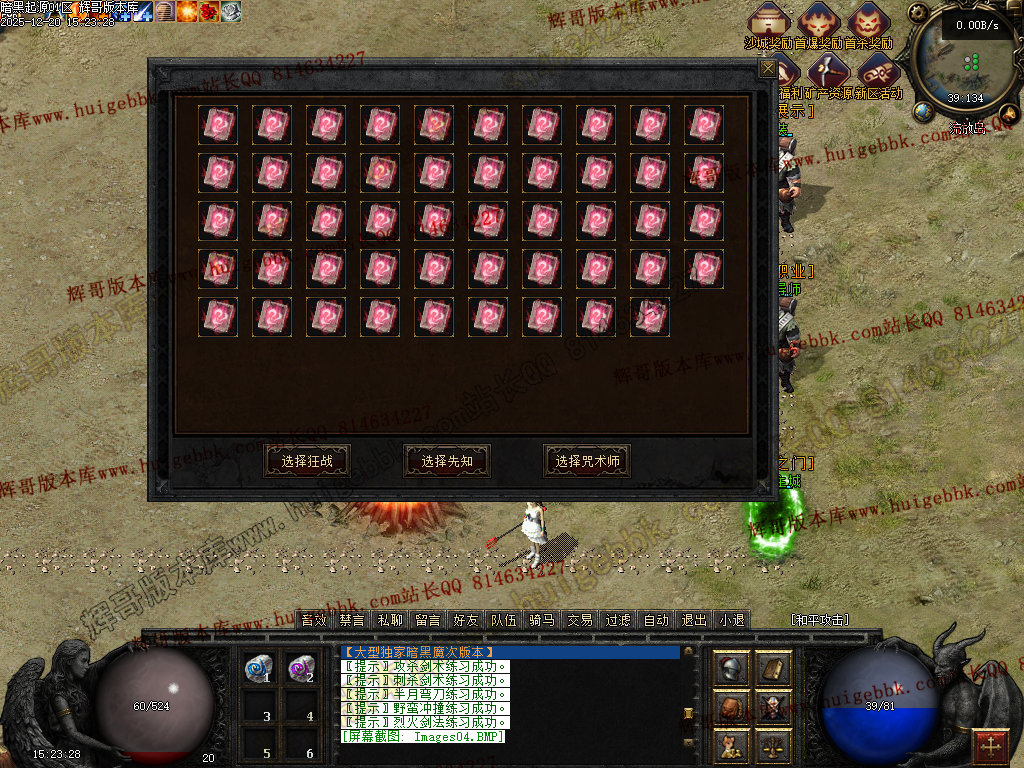Screen dimensions: 1024x768
Task: Pick the 选择咒术师 class button
Action: pos(587,461)
